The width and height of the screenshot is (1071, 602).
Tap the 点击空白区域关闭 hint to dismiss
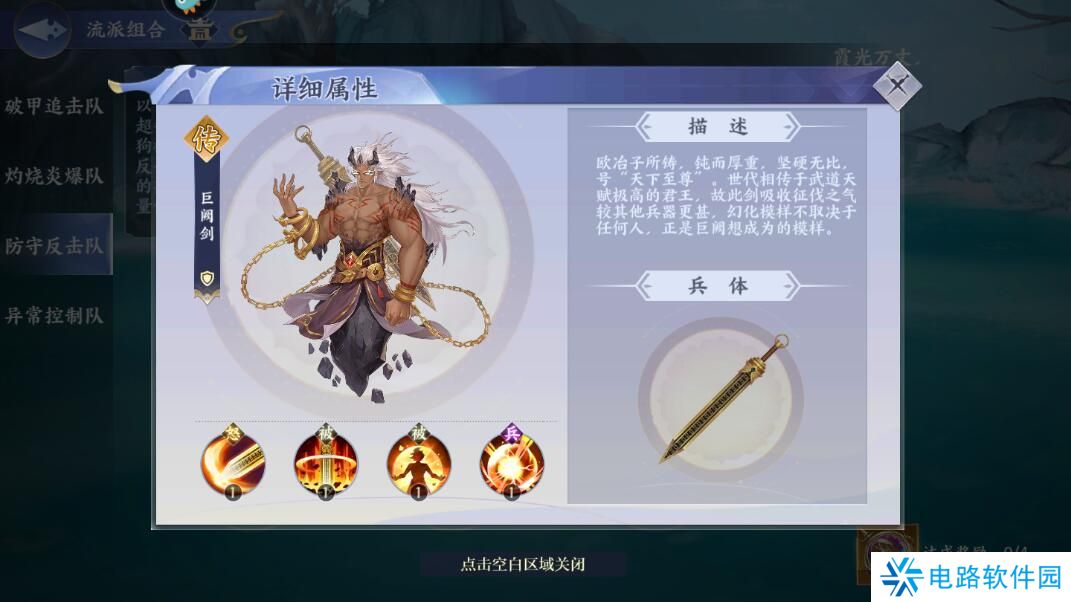(523, 564)
